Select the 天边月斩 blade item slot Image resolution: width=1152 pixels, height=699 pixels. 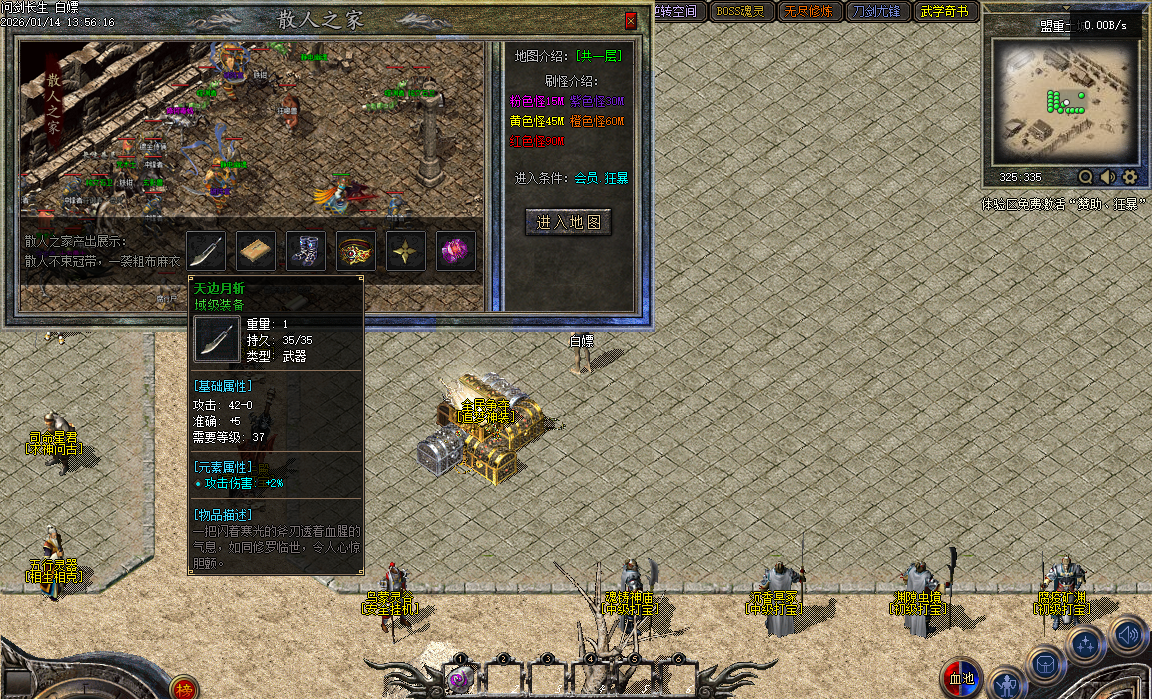coord(207,251)
